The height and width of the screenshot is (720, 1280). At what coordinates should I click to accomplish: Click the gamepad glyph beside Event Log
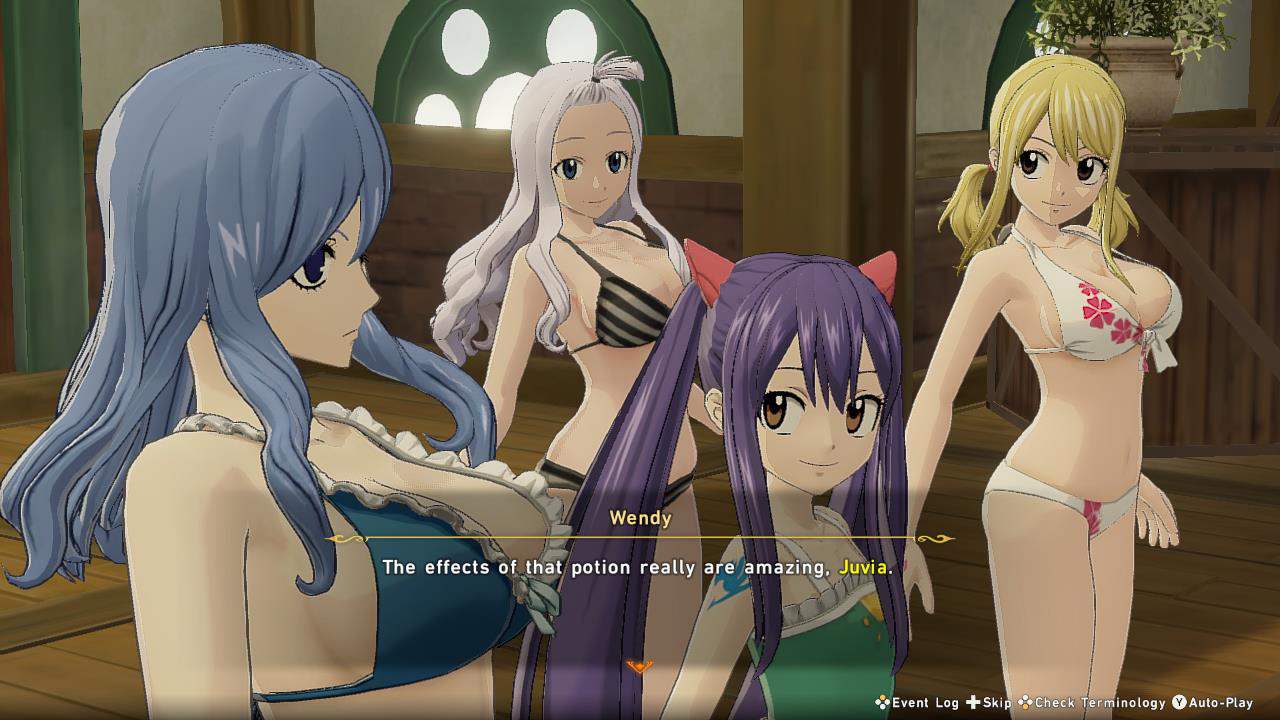[882, 703]
